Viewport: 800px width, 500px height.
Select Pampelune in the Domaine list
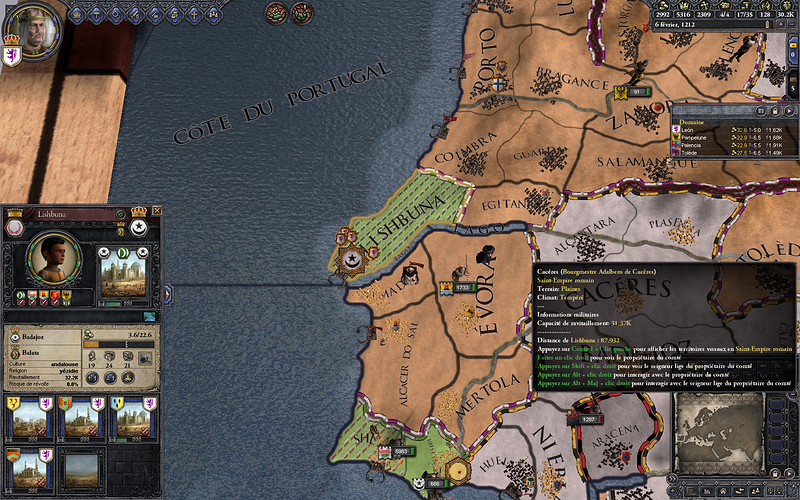pyautogui.click(x=697, y=138)
